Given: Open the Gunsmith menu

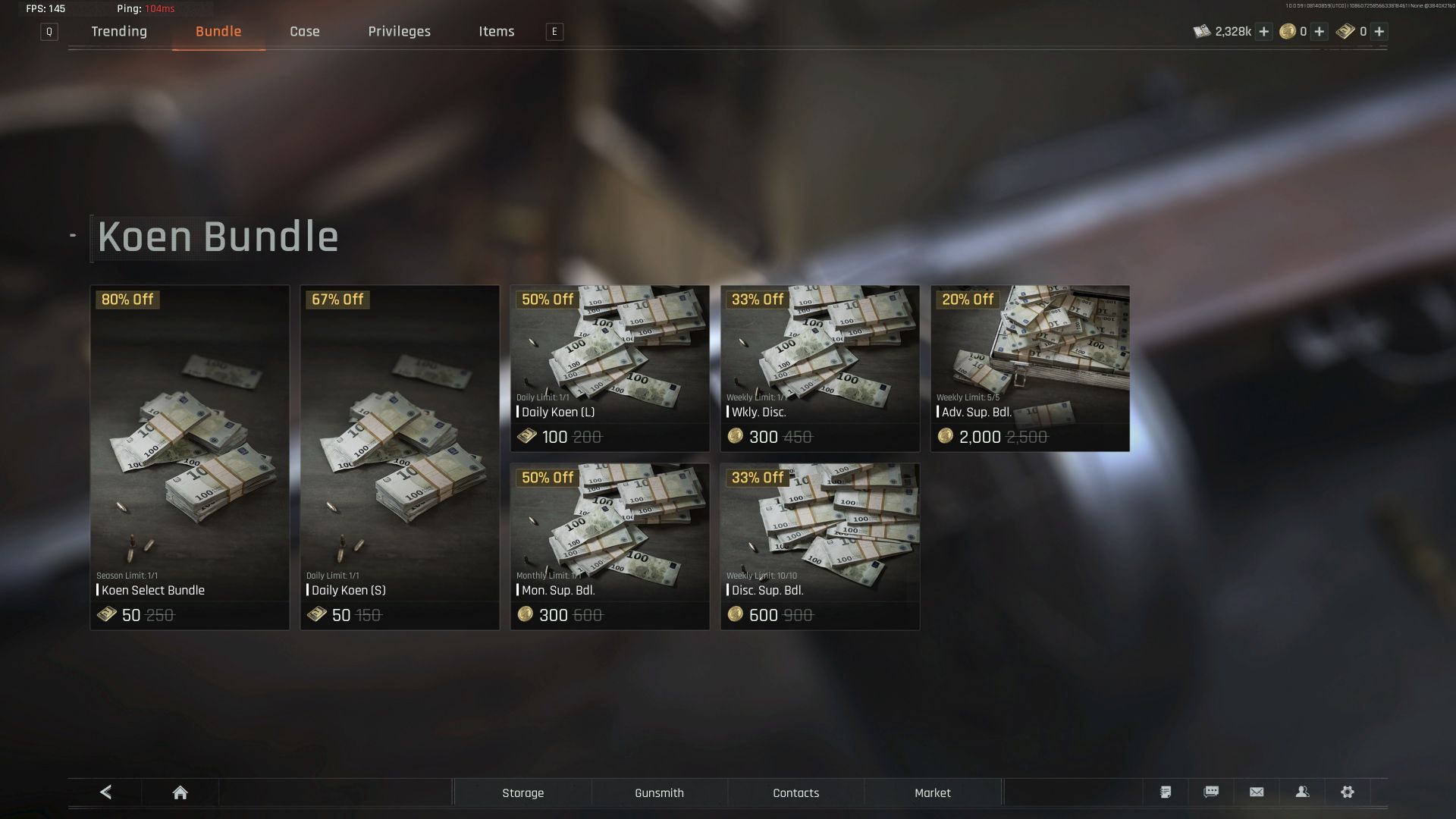Looking at the screenshot, I should [659, 792].
